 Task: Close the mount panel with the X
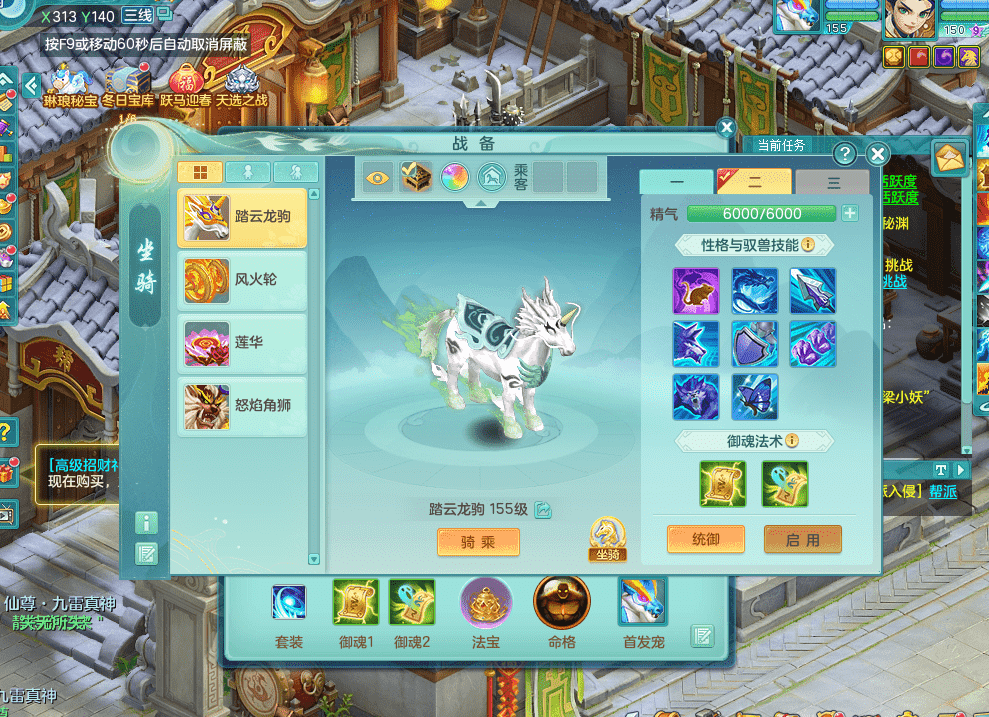877,154
